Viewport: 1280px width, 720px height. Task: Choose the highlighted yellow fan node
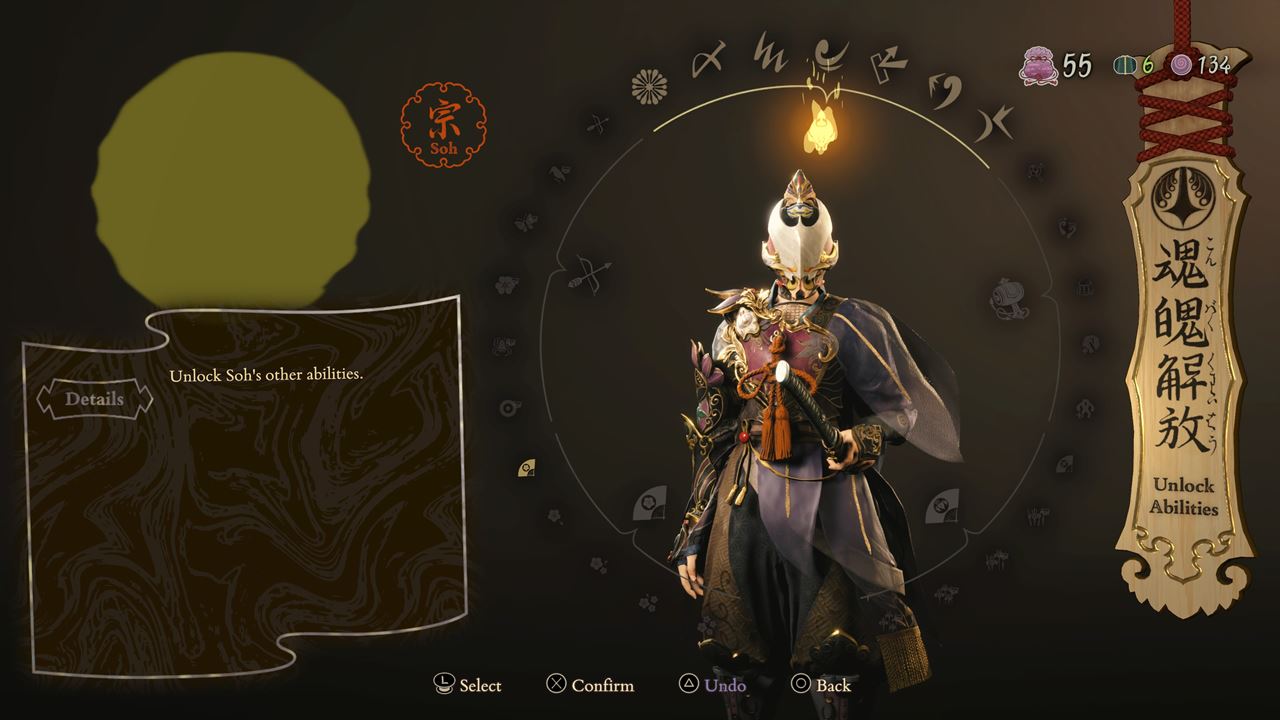point(526,467)
